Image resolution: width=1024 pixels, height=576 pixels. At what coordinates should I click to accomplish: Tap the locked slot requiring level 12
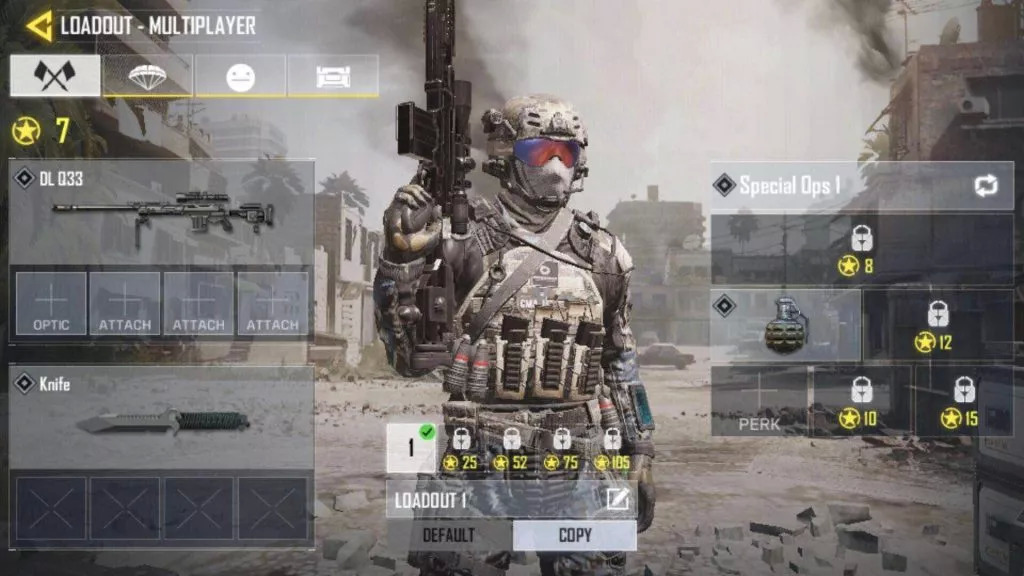(x=937, y=327)
